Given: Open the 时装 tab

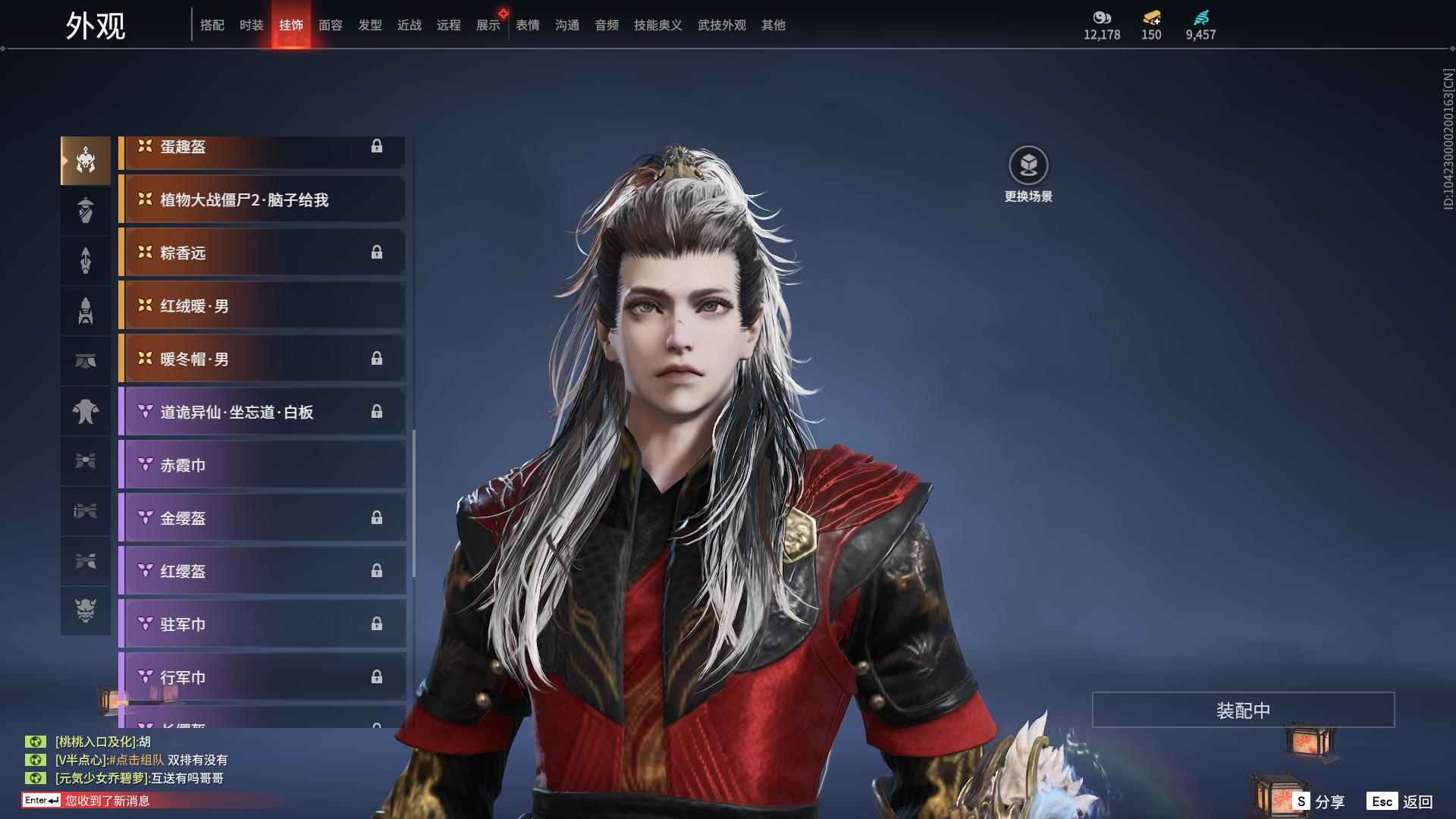Looking at the screenshot, I should [x=251, y=25].
